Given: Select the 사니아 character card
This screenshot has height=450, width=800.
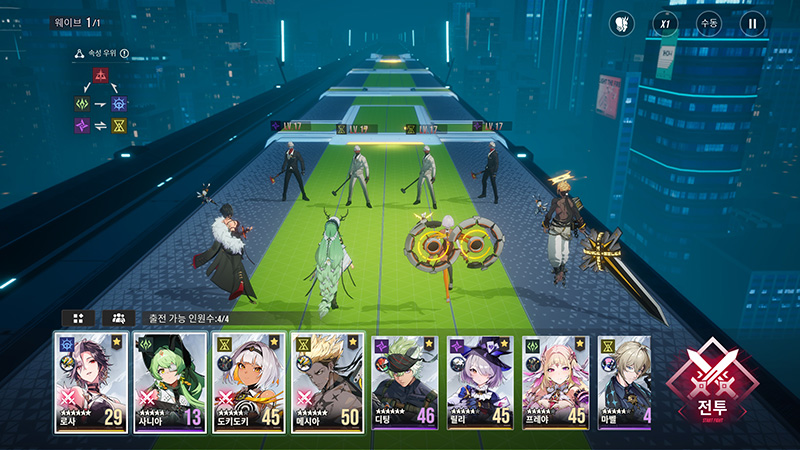Looking at the screenshot, I should pos(170,383).
